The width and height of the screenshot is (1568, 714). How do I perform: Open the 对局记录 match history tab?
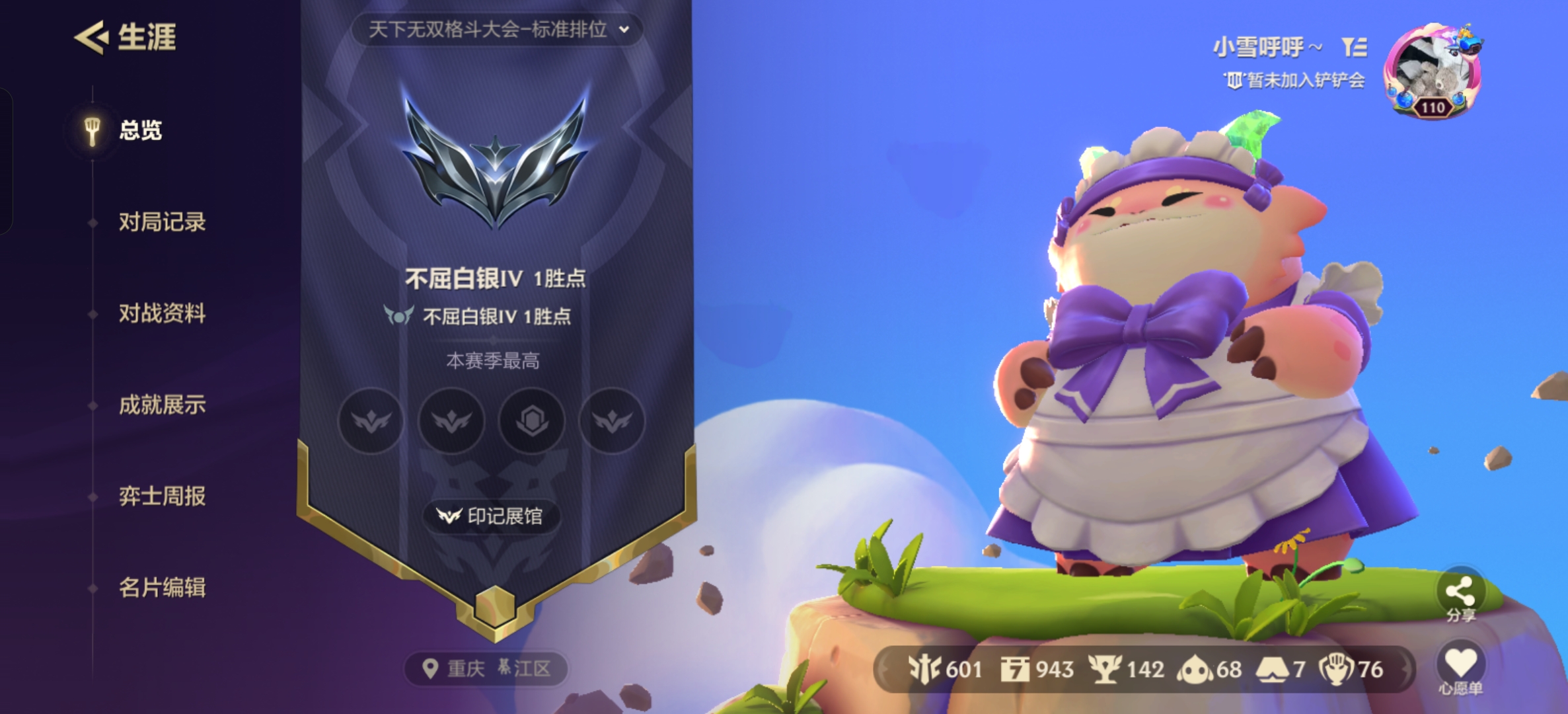click(x=162, y=222)
